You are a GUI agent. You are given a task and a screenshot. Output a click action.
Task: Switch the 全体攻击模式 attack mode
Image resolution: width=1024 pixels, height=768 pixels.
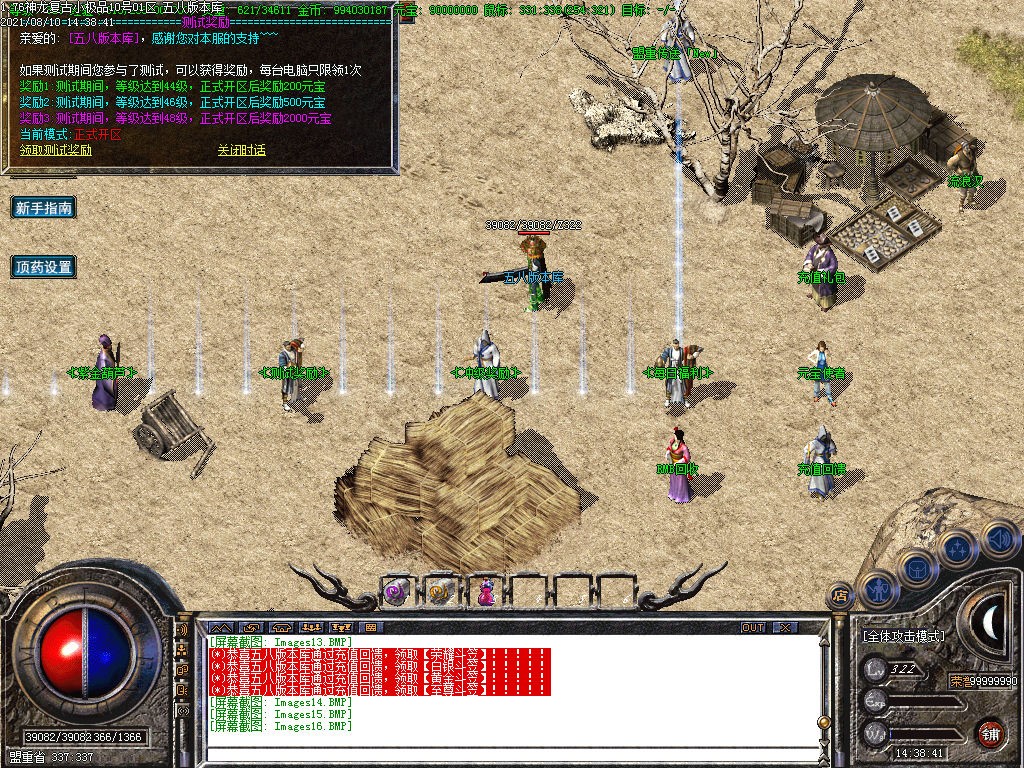pos(903,636)
